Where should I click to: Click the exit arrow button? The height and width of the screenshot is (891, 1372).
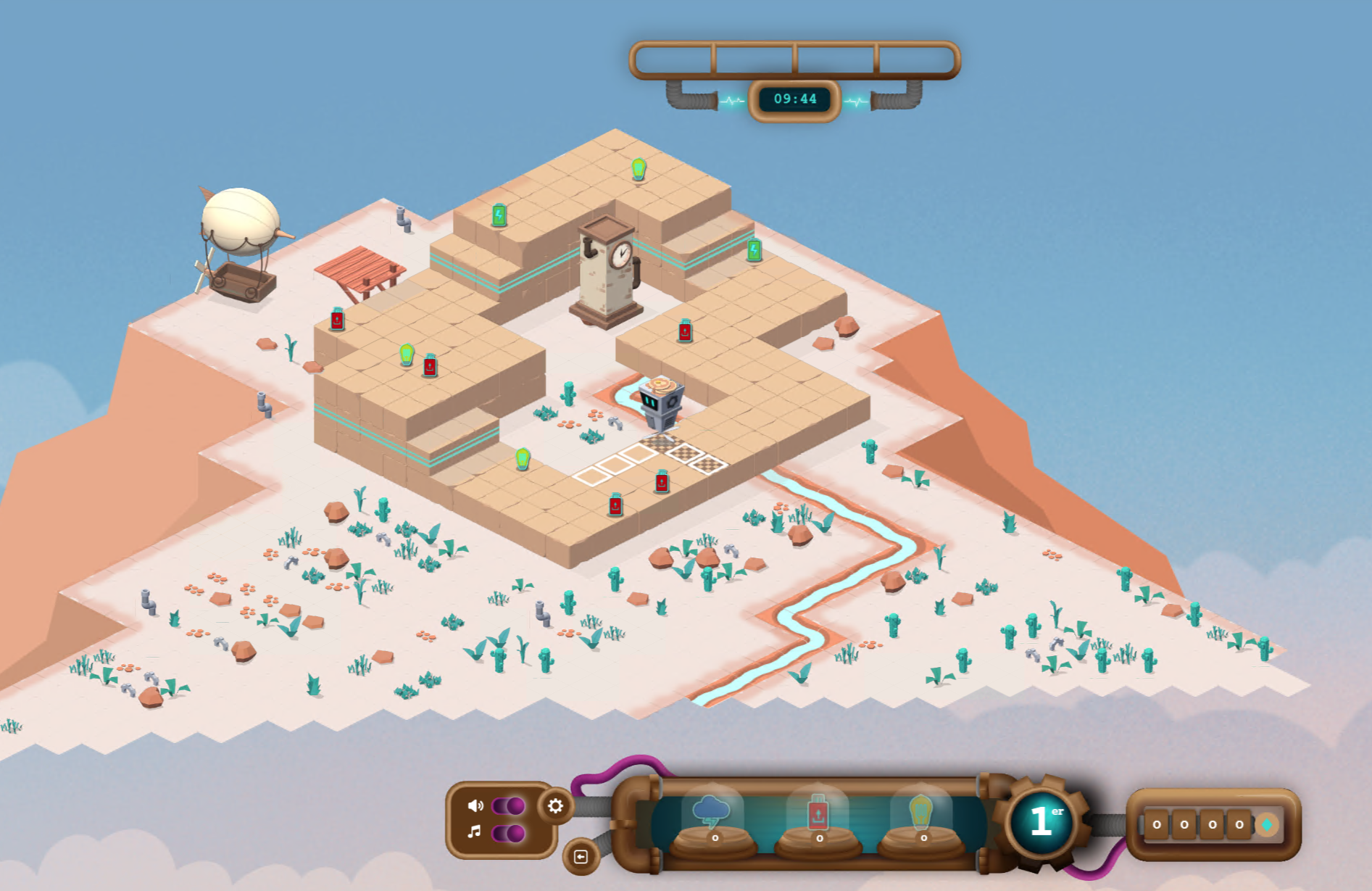(581, 857)
